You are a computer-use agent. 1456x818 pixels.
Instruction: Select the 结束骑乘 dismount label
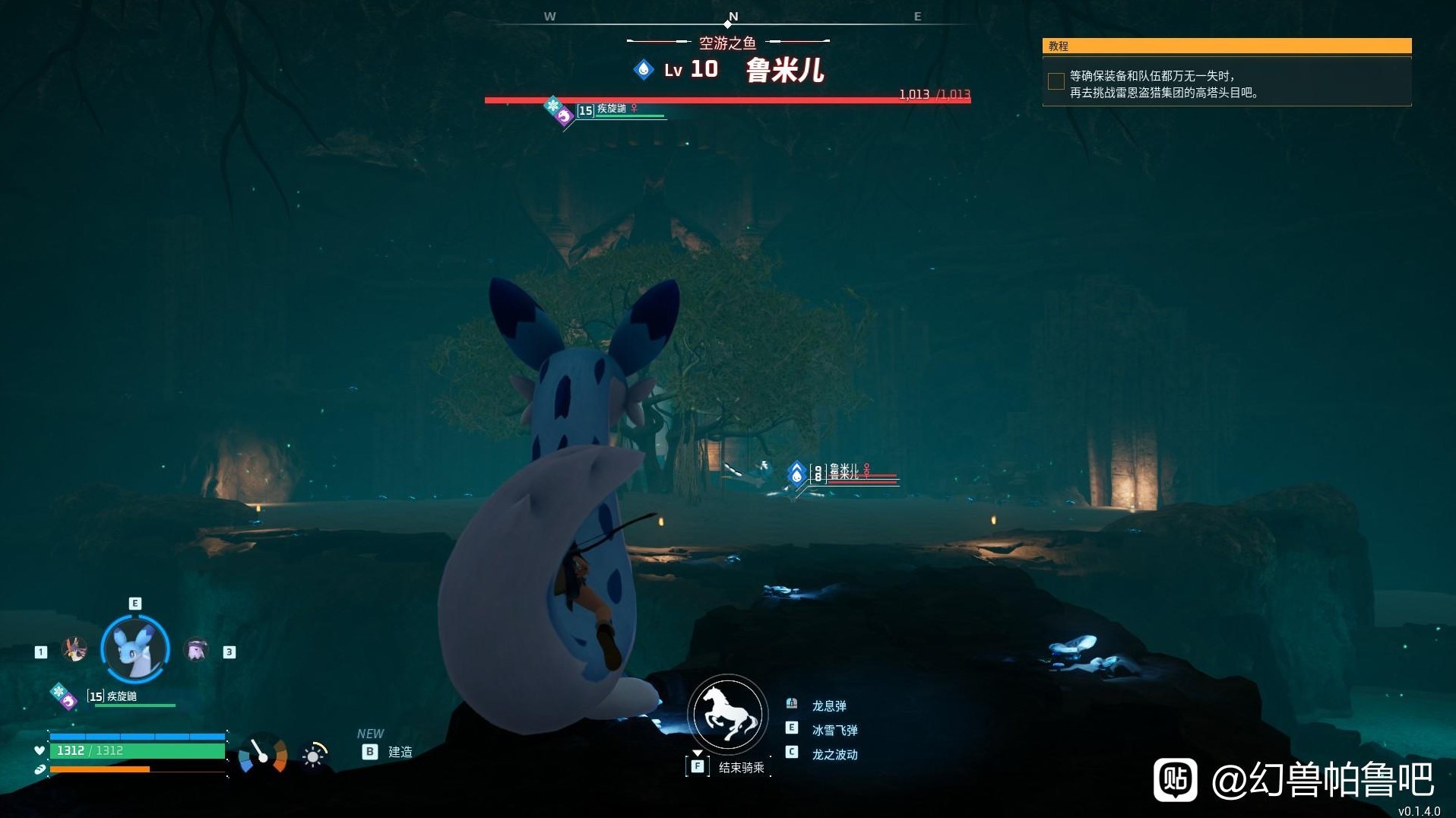click(741, 768)
